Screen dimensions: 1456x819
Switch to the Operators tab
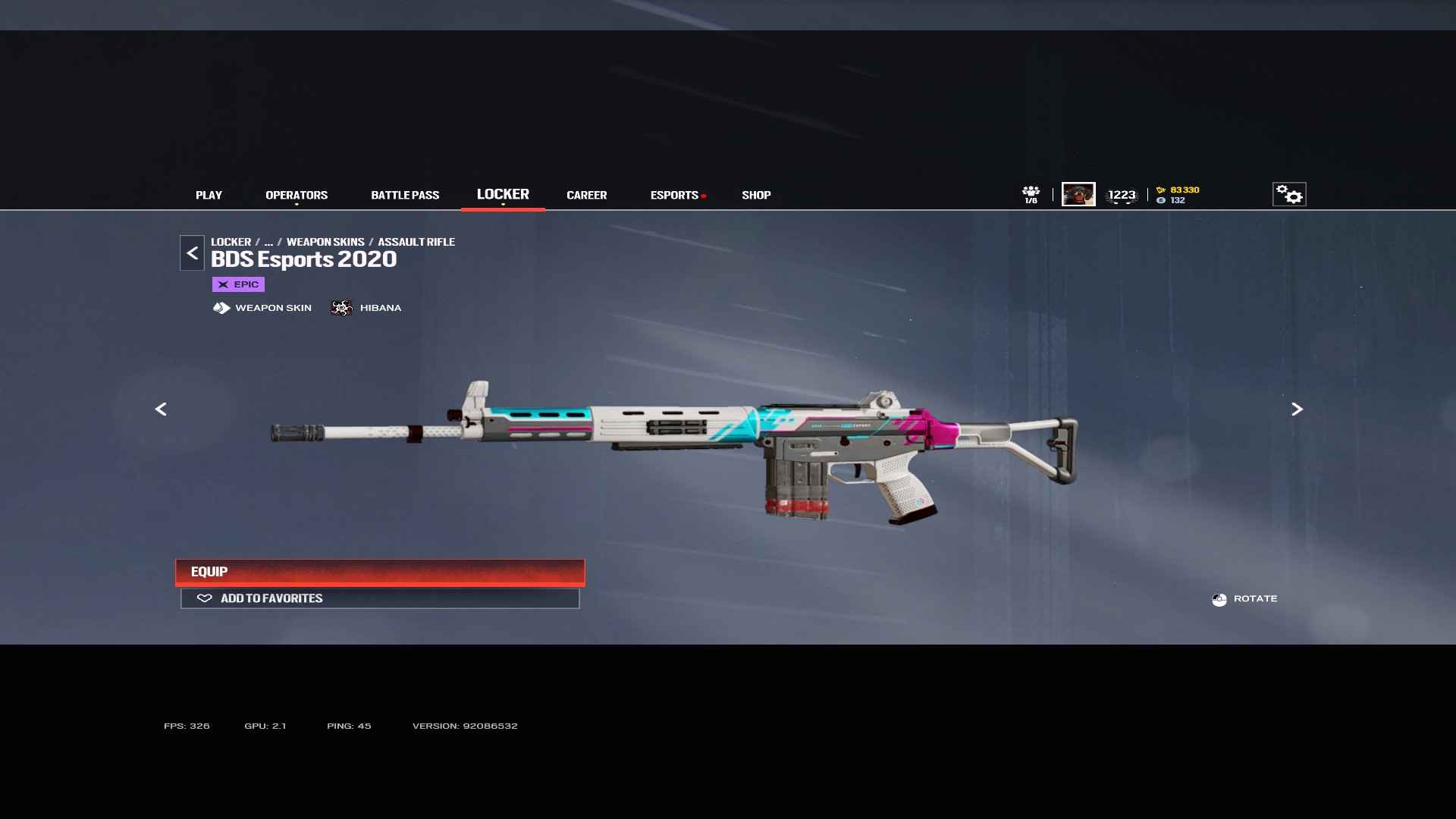pos(297,195)
